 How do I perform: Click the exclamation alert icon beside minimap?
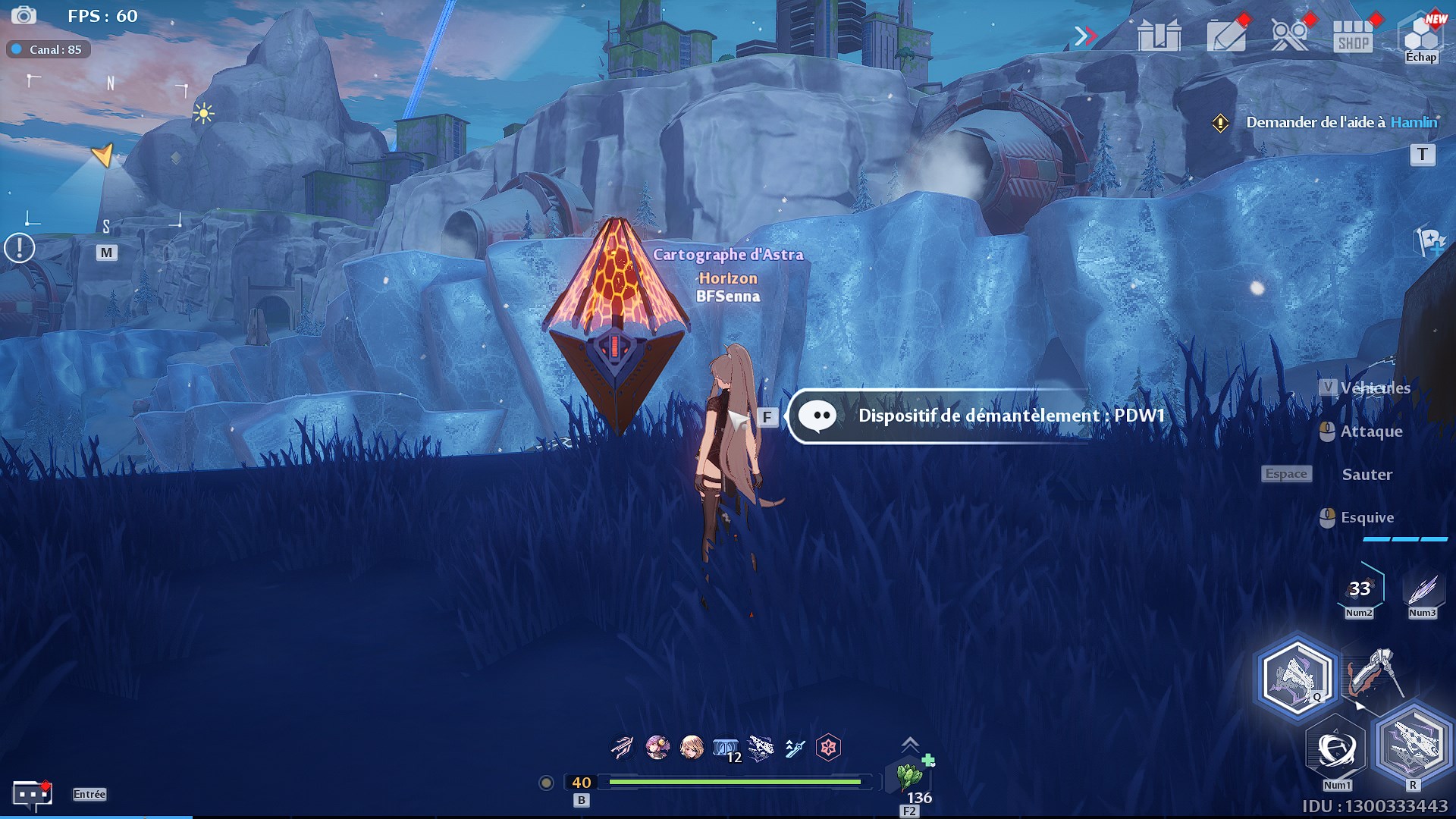pos(20,248)
